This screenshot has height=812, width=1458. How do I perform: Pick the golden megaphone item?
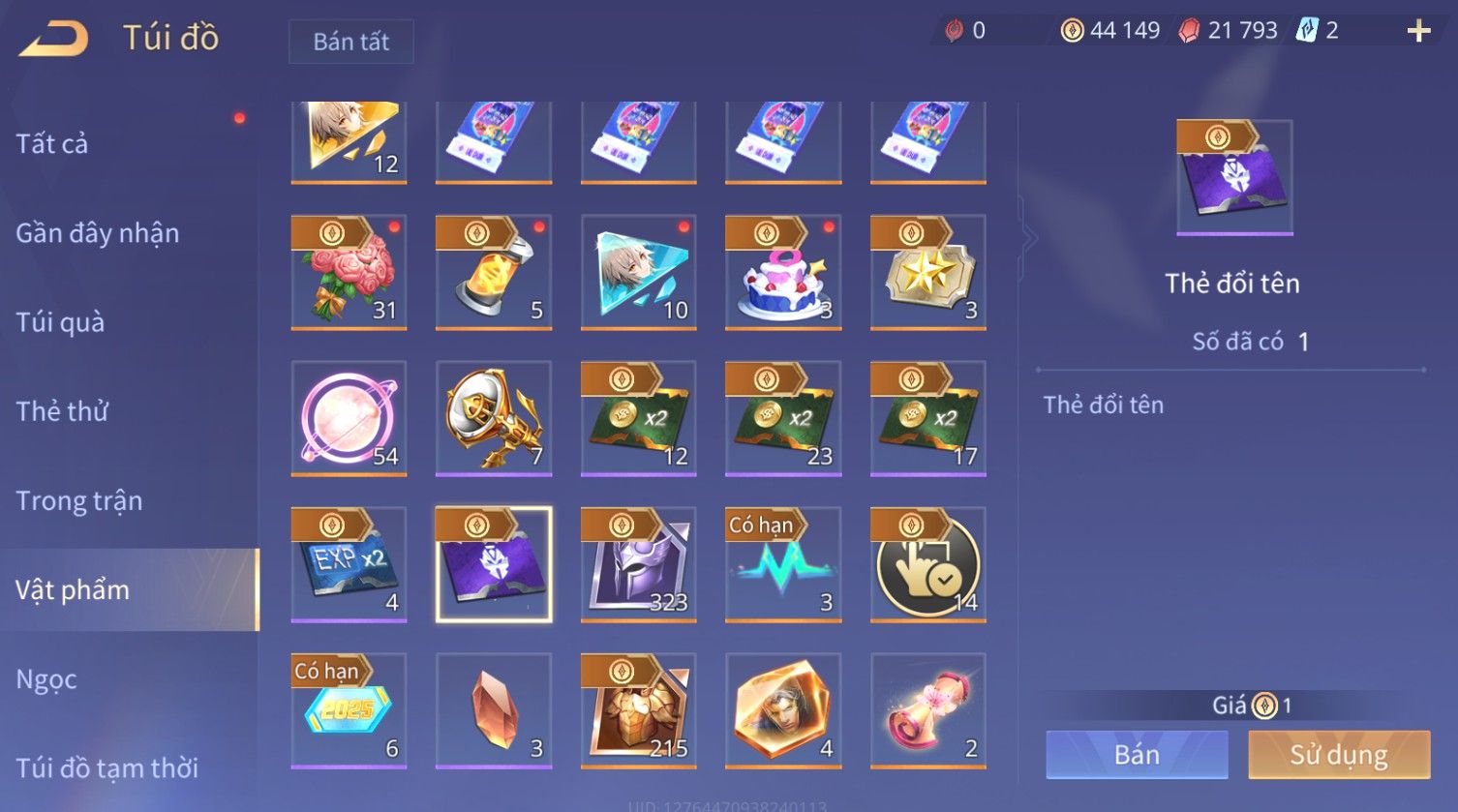494,418
